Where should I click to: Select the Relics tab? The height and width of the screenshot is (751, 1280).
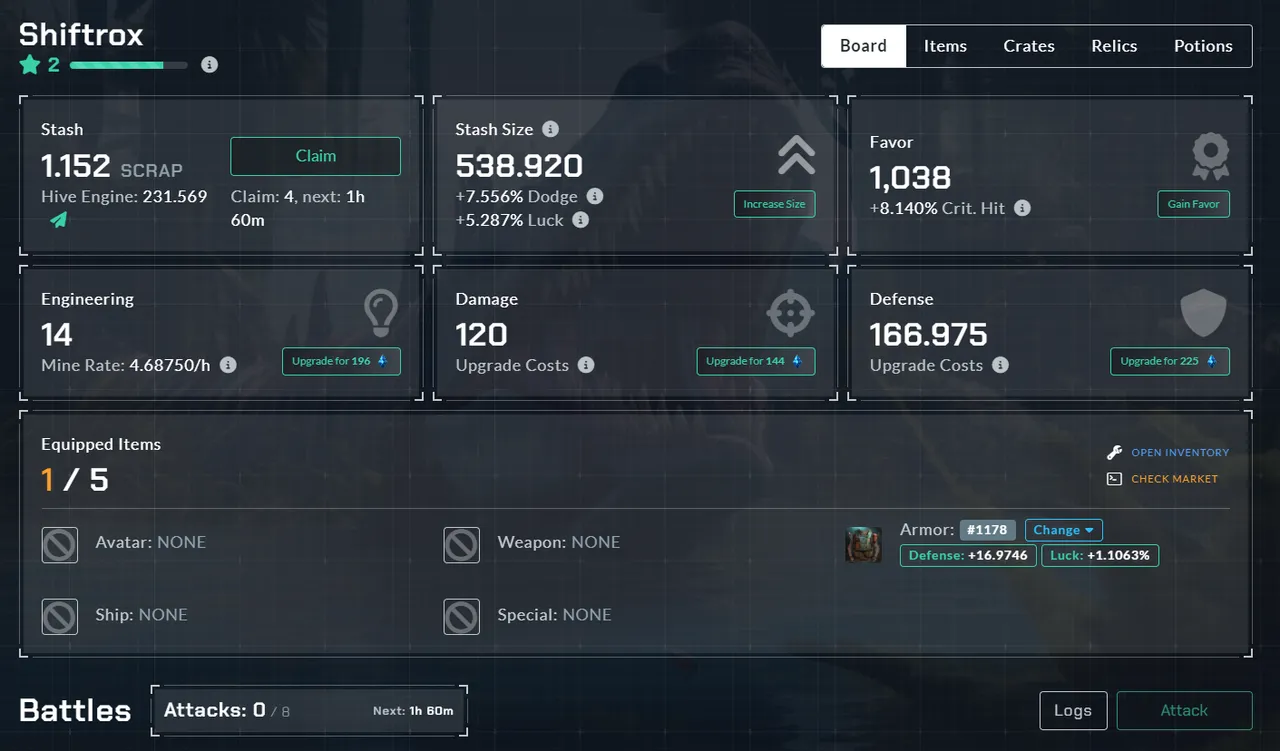click(x=1114, y=46)
